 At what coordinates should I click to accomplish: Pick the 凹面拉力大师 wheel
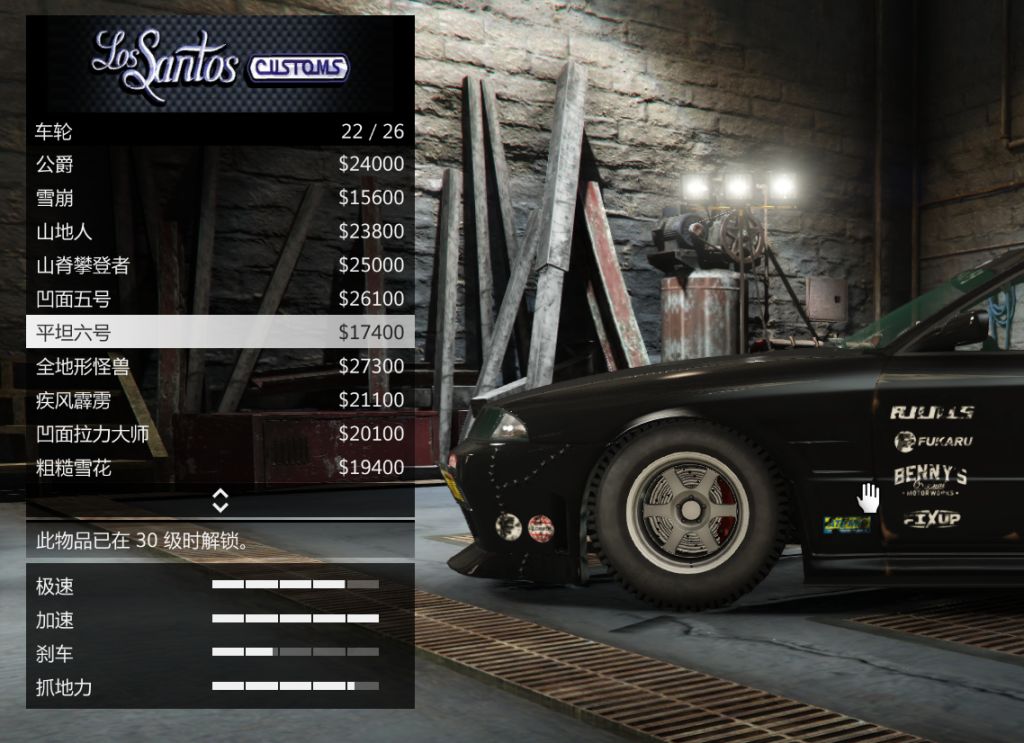220,434
